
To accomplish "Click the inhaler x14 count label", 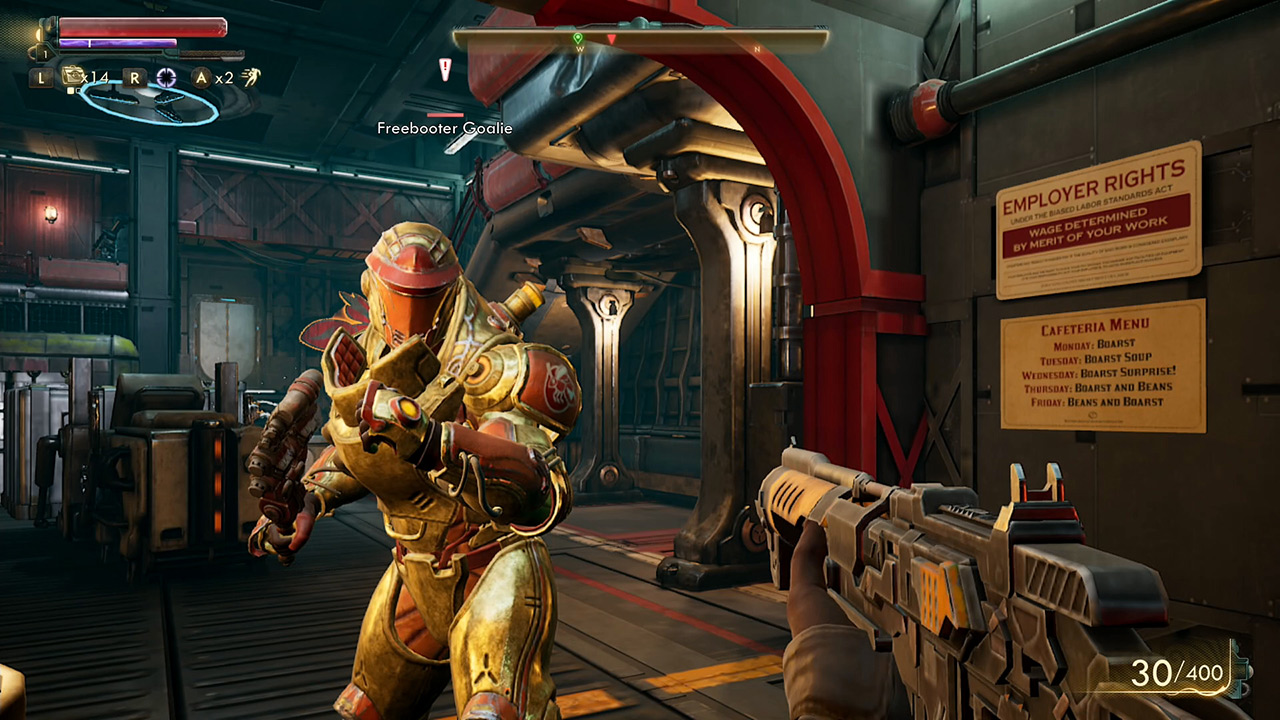I will [94, 77].
